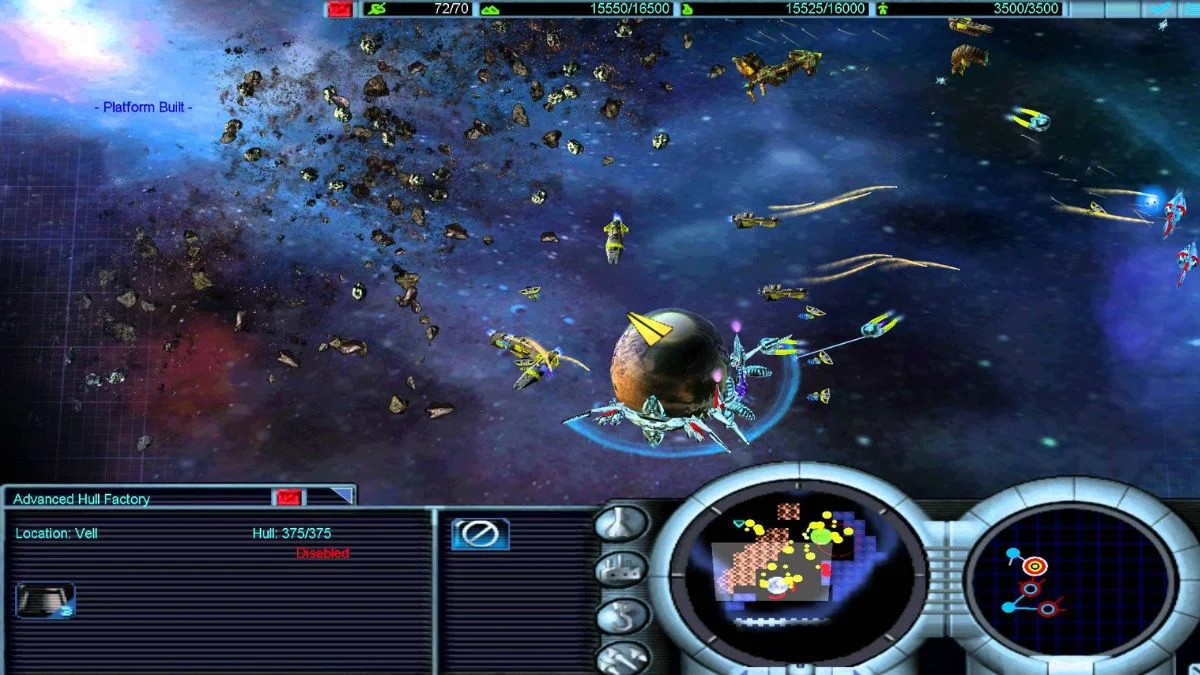Click the star system map display
The height and width of the screenshot is (675, 1200).
(1071, 580)
